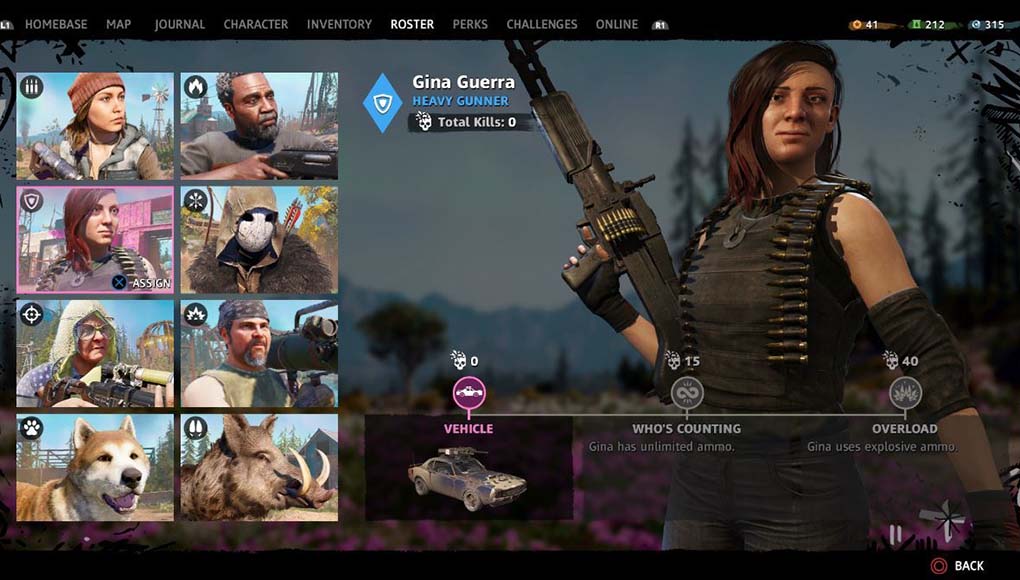Select the bandana rocket launcher man portrait
Screen dimensions: 1020x580
click(x=259, y=354)
